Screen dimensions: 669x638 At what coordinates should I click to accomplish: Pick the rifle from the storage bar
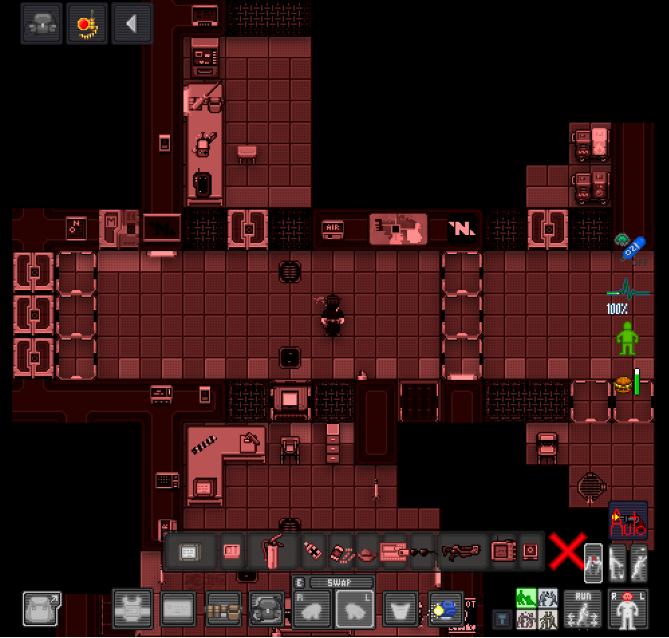click(461, 551)
